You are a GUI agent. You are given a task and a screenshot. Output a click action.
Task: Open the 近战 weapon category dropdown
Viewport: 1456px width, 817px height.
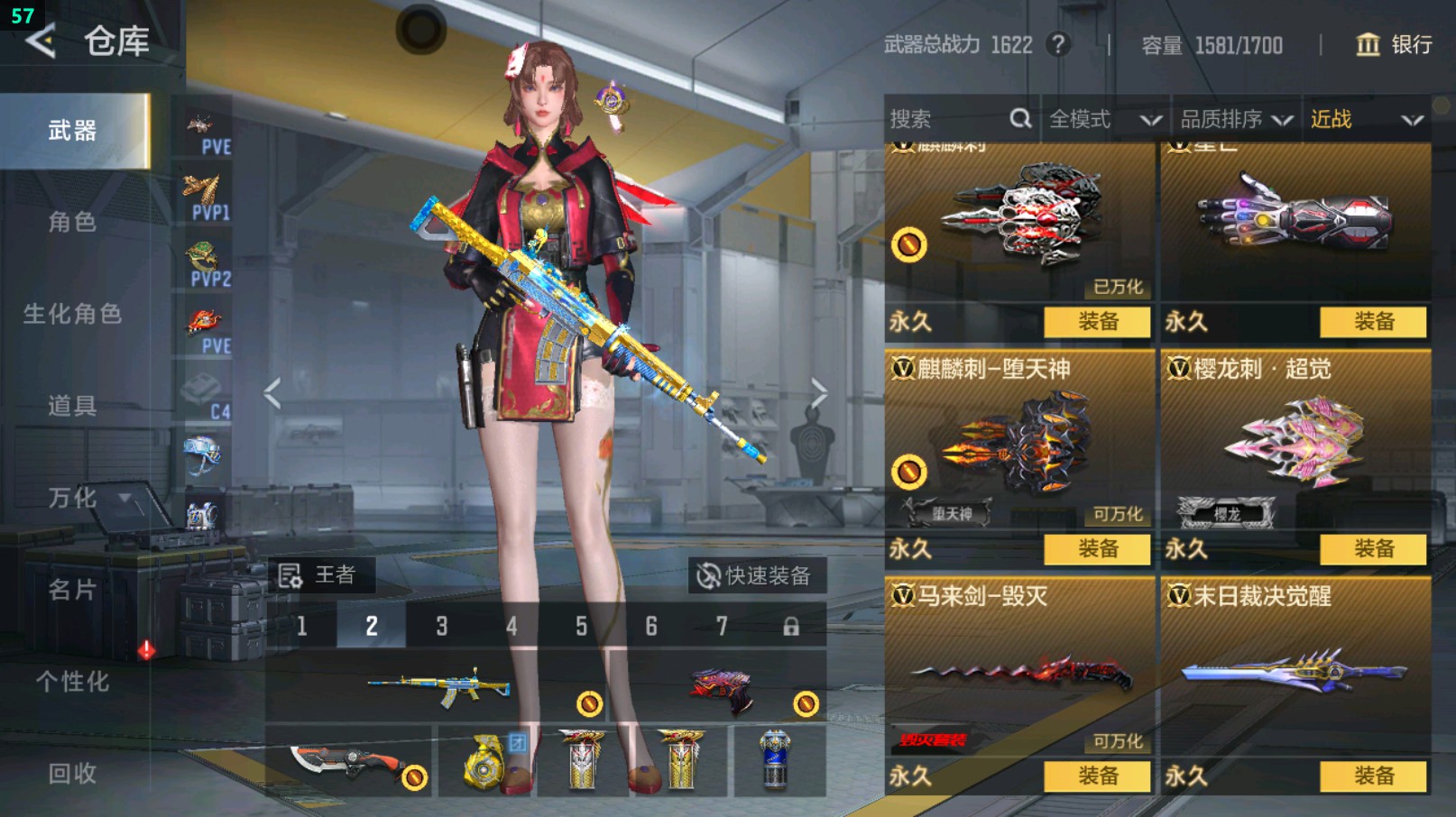[x=1366, y=118]
